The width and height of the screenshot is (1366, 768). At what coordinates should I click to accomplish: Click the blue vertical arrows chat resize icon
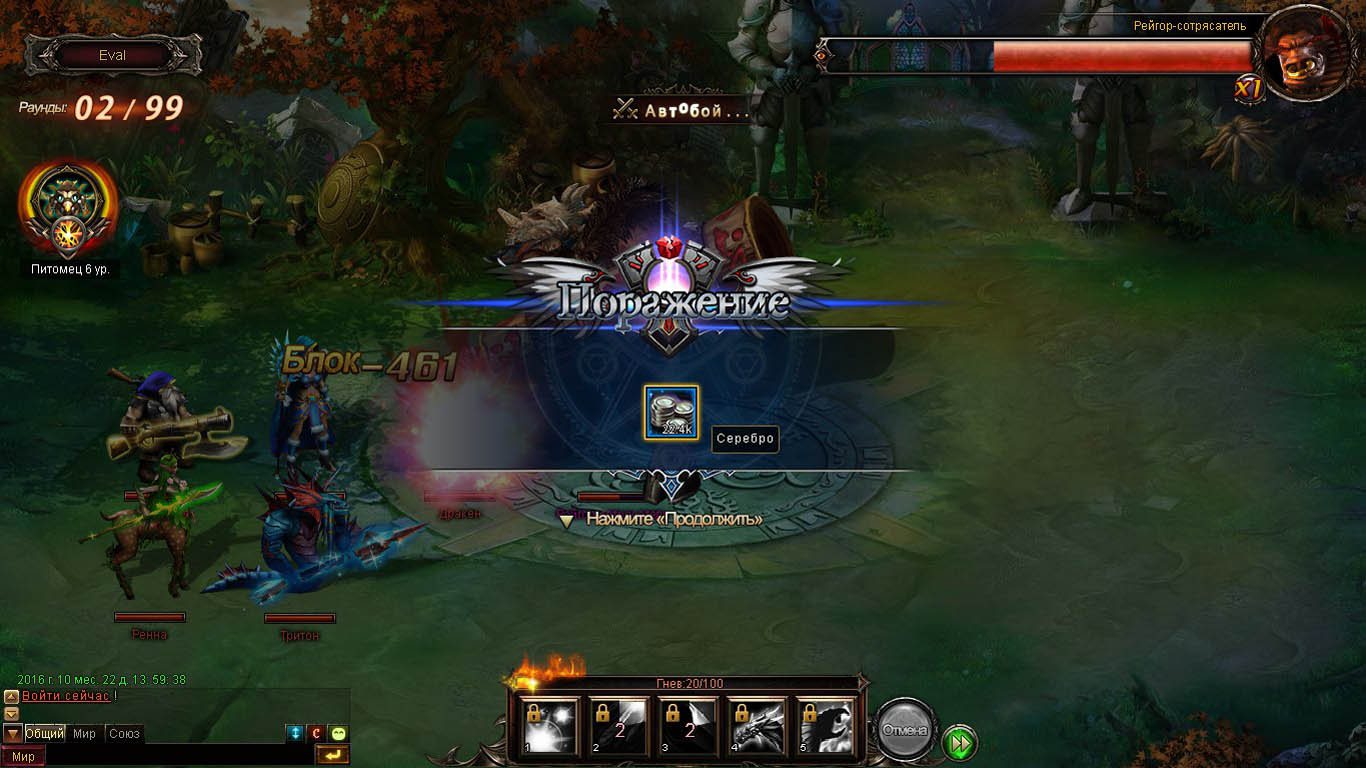tap(294, 734)
